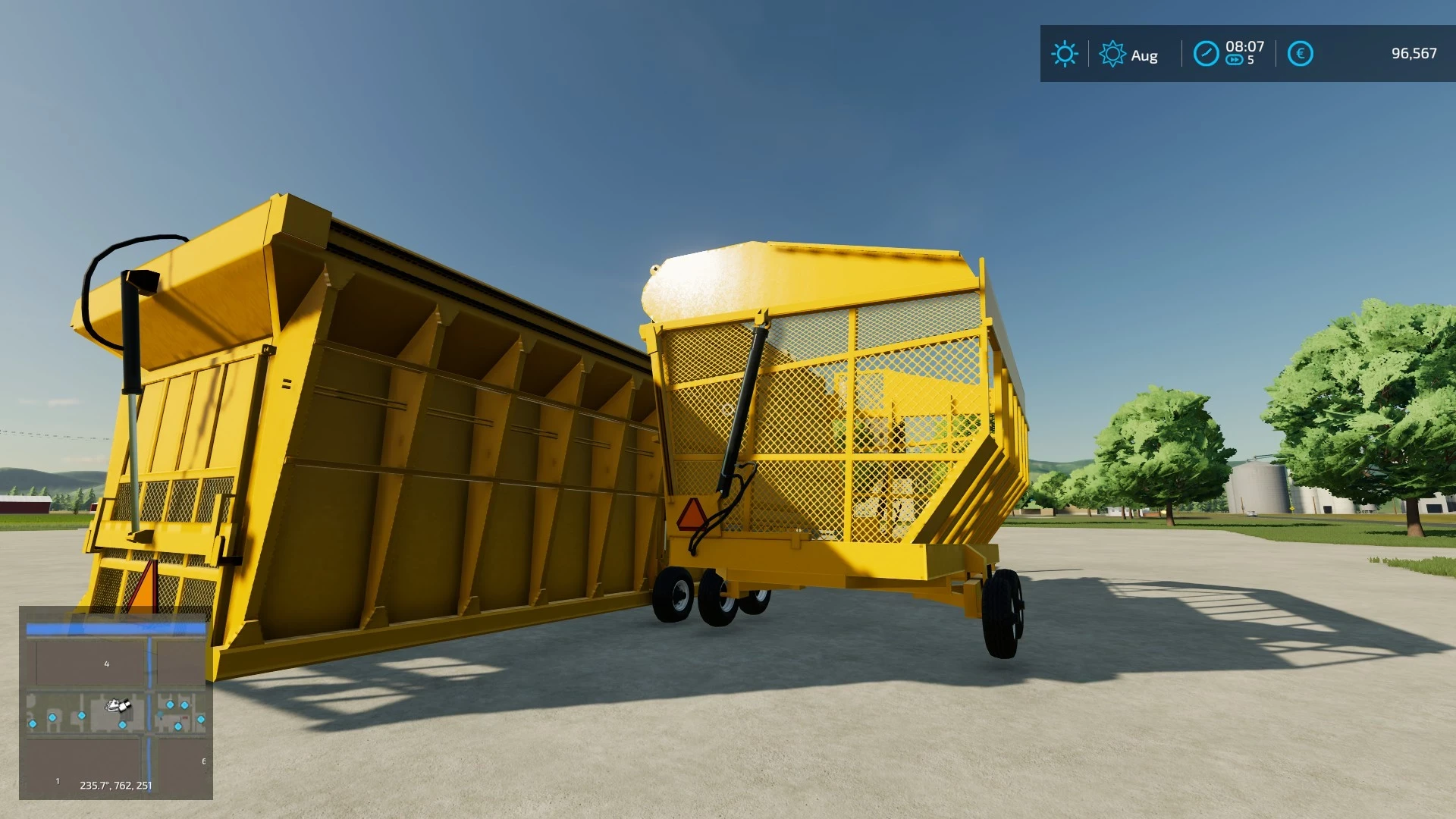
Task: Click the Aug month label
Action: (1145, 55)
